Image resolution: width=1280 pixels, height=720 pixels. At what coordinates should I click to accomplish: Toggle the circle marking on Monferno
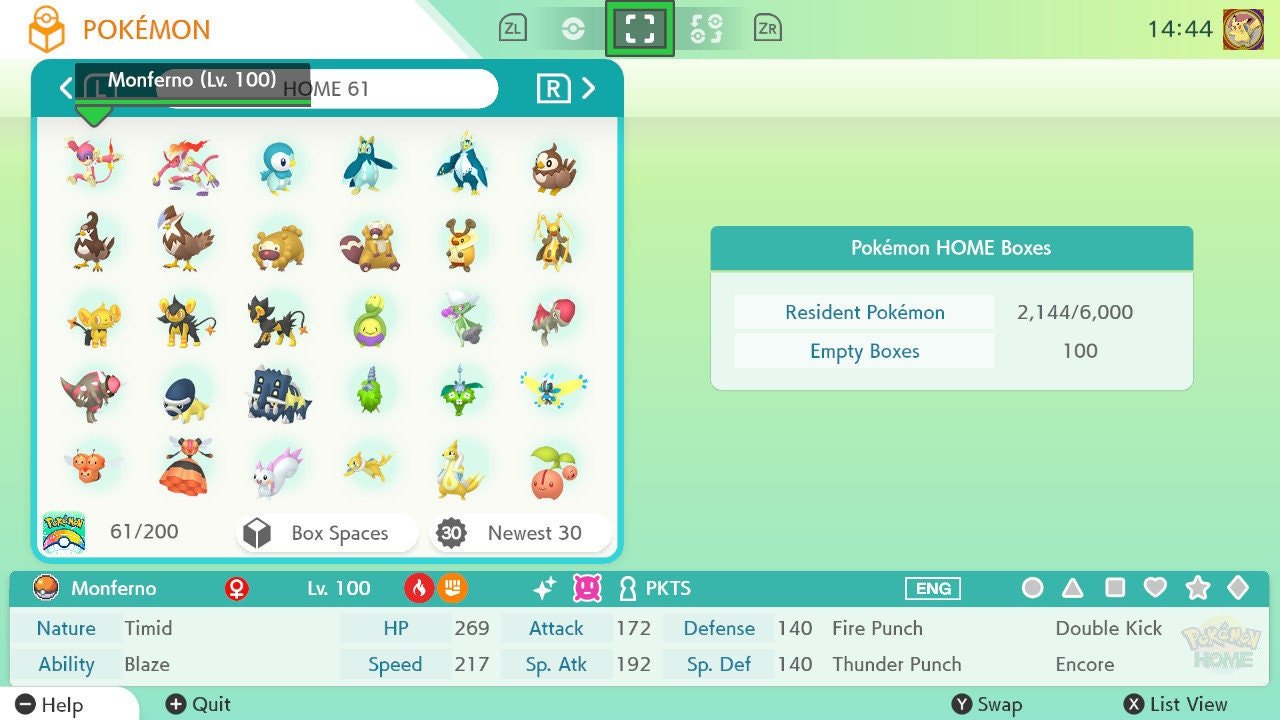click(1033, 589)
